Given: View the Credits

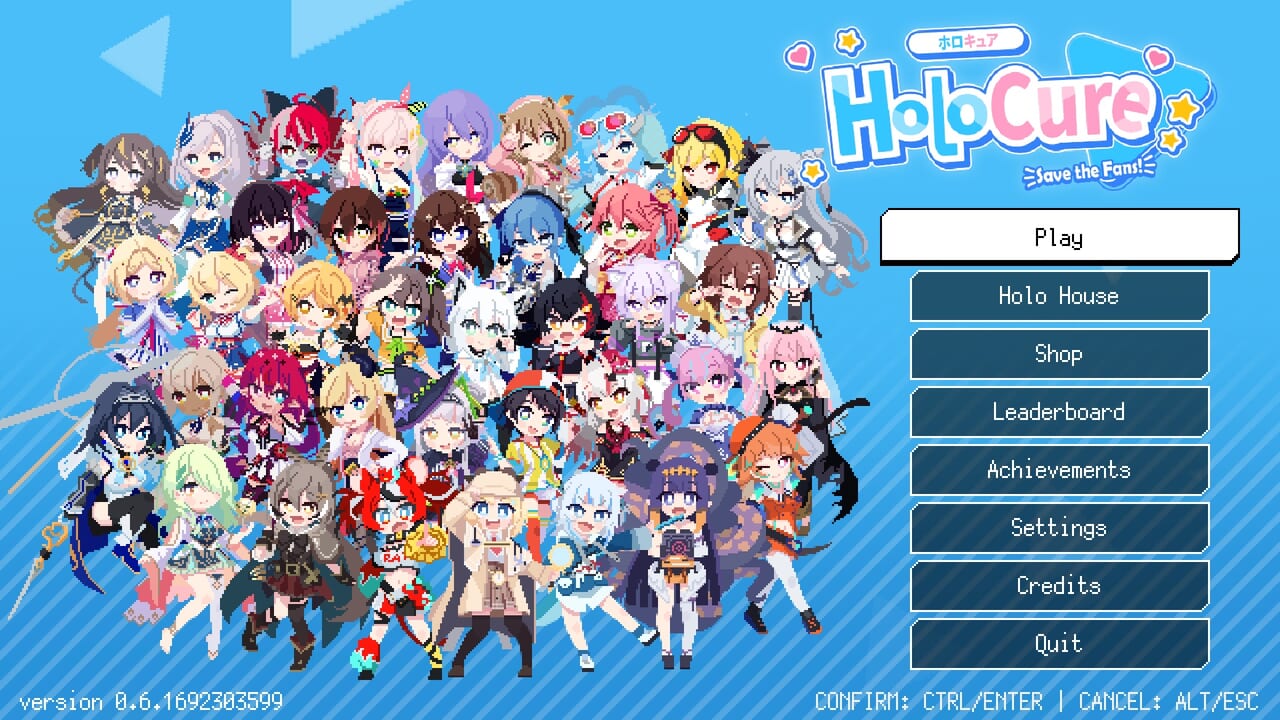Looking at the screenshot, I should [x=1059, y=585].
